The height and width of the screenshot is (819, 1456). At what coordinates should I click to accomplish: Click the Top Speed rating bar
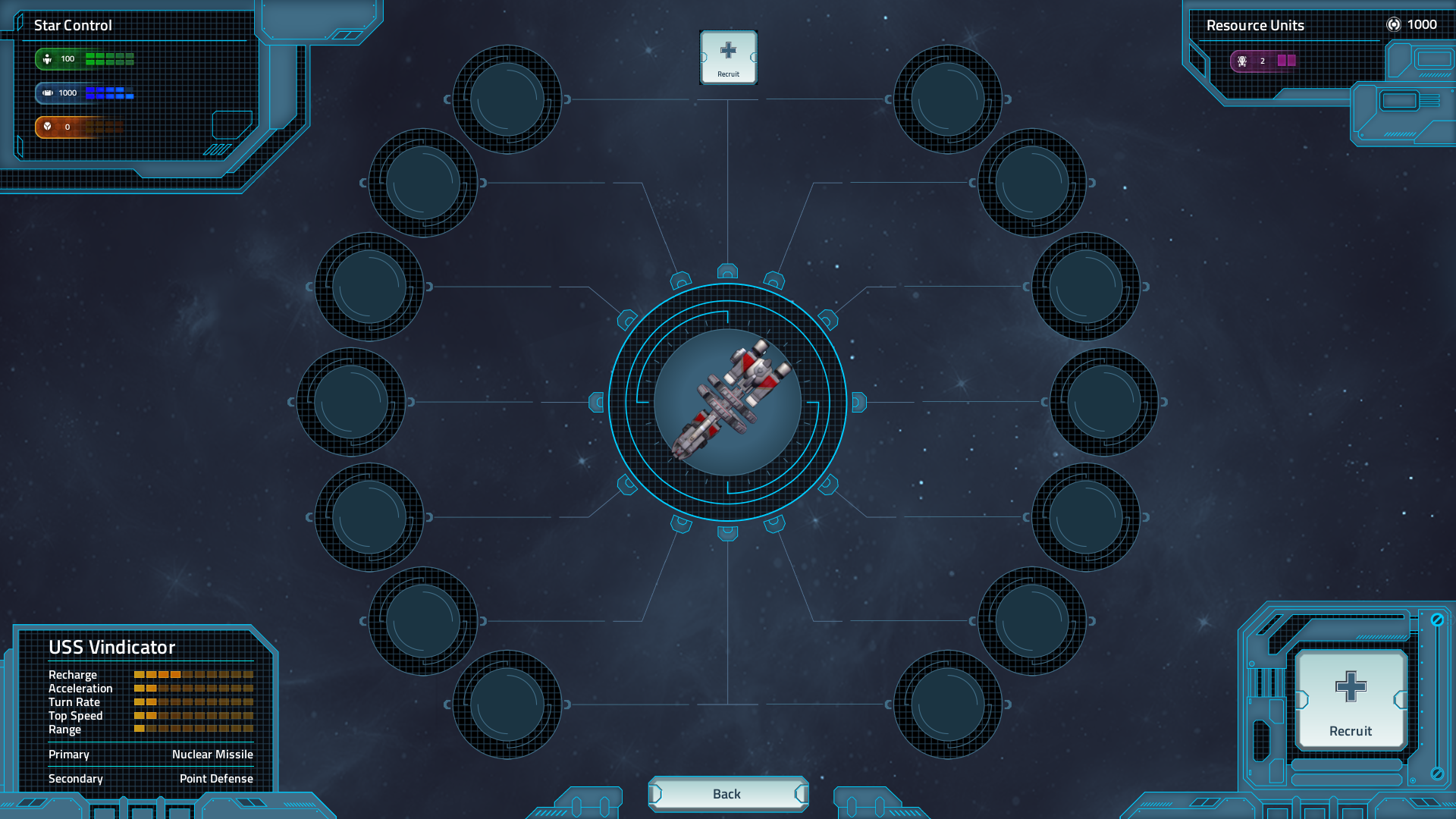192,715
